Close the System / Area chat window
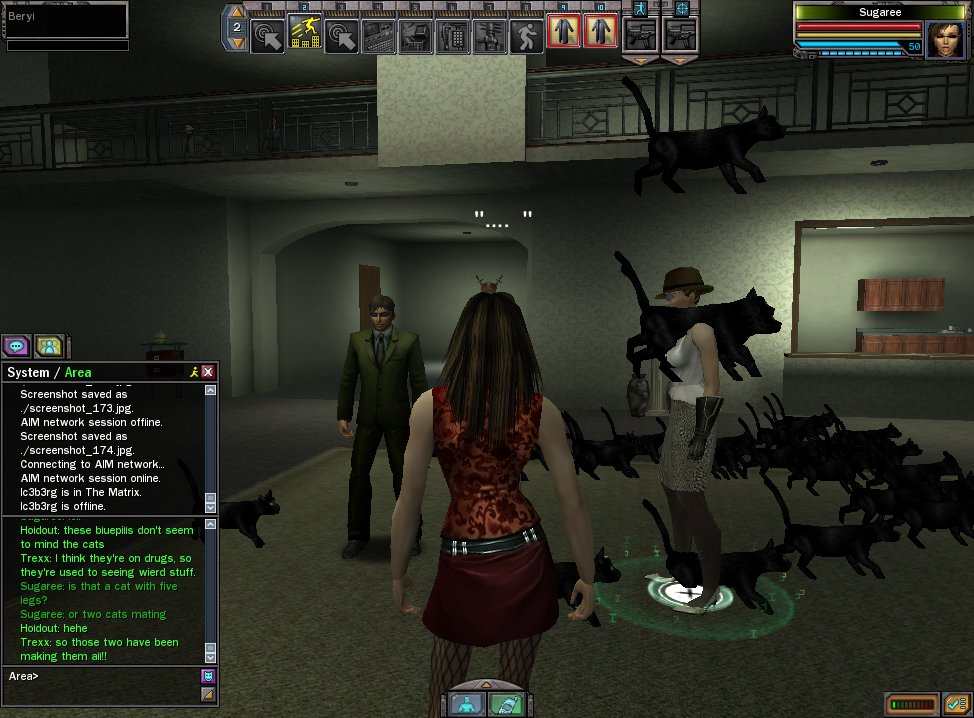This screenshot has width=974, height=718. [208, 372]
